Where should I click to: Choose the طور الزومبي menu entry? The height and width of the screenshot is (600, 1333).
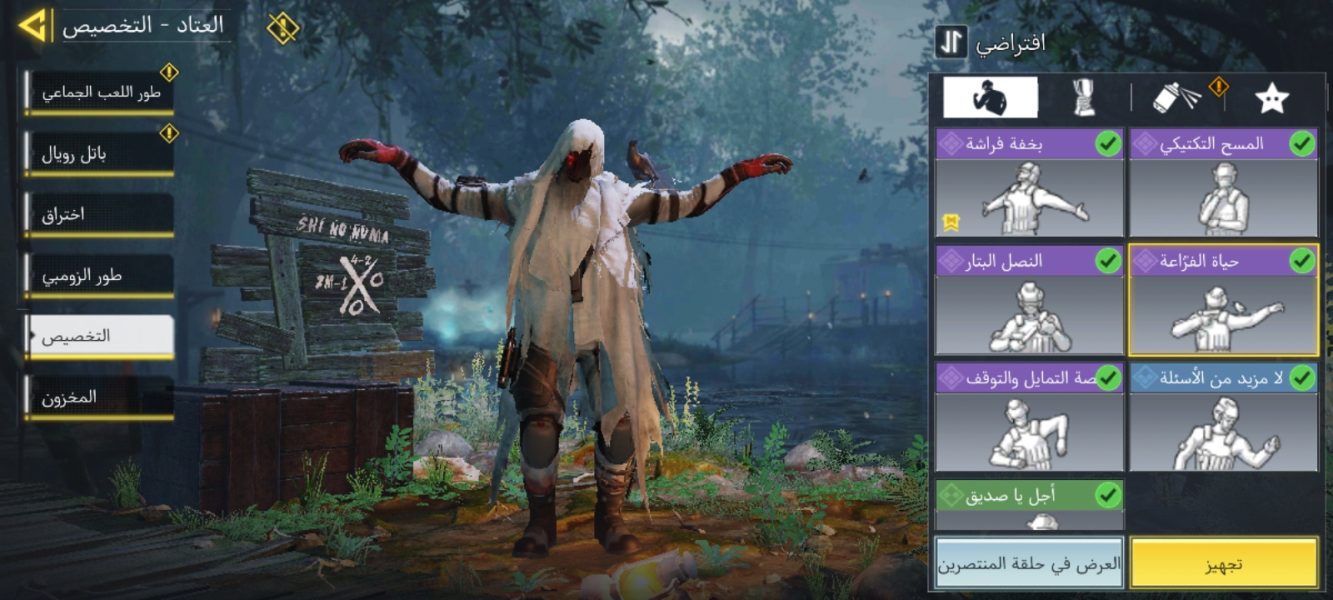[100, 275]
